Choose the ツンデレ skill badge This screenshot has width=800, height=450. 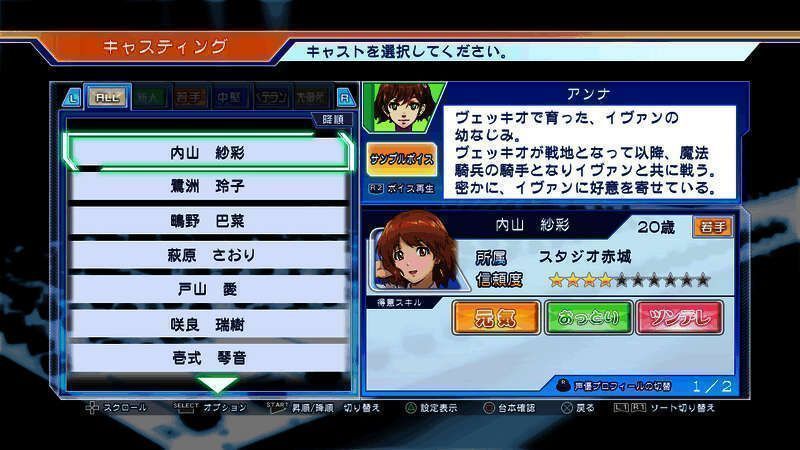[679, 319]
